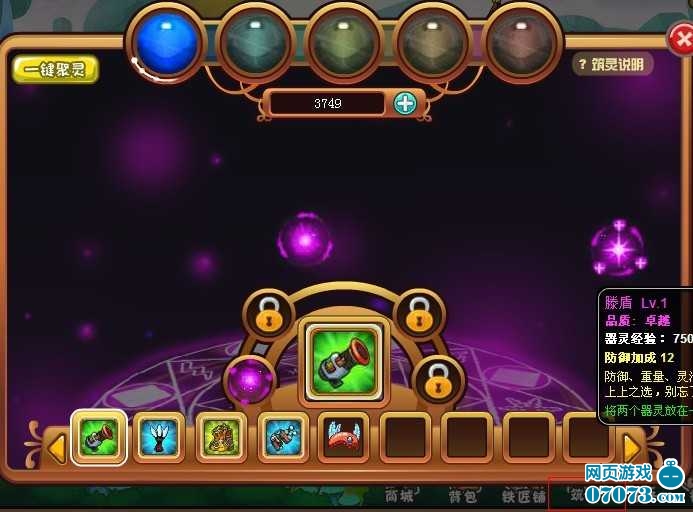
Task: Select the dim teal orb
Action: [255, 43]
